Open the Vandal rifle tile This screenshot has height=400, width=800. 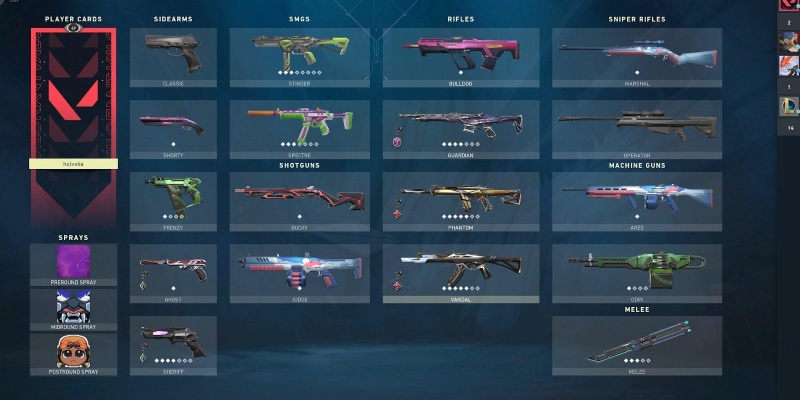[x=461, y=273]
